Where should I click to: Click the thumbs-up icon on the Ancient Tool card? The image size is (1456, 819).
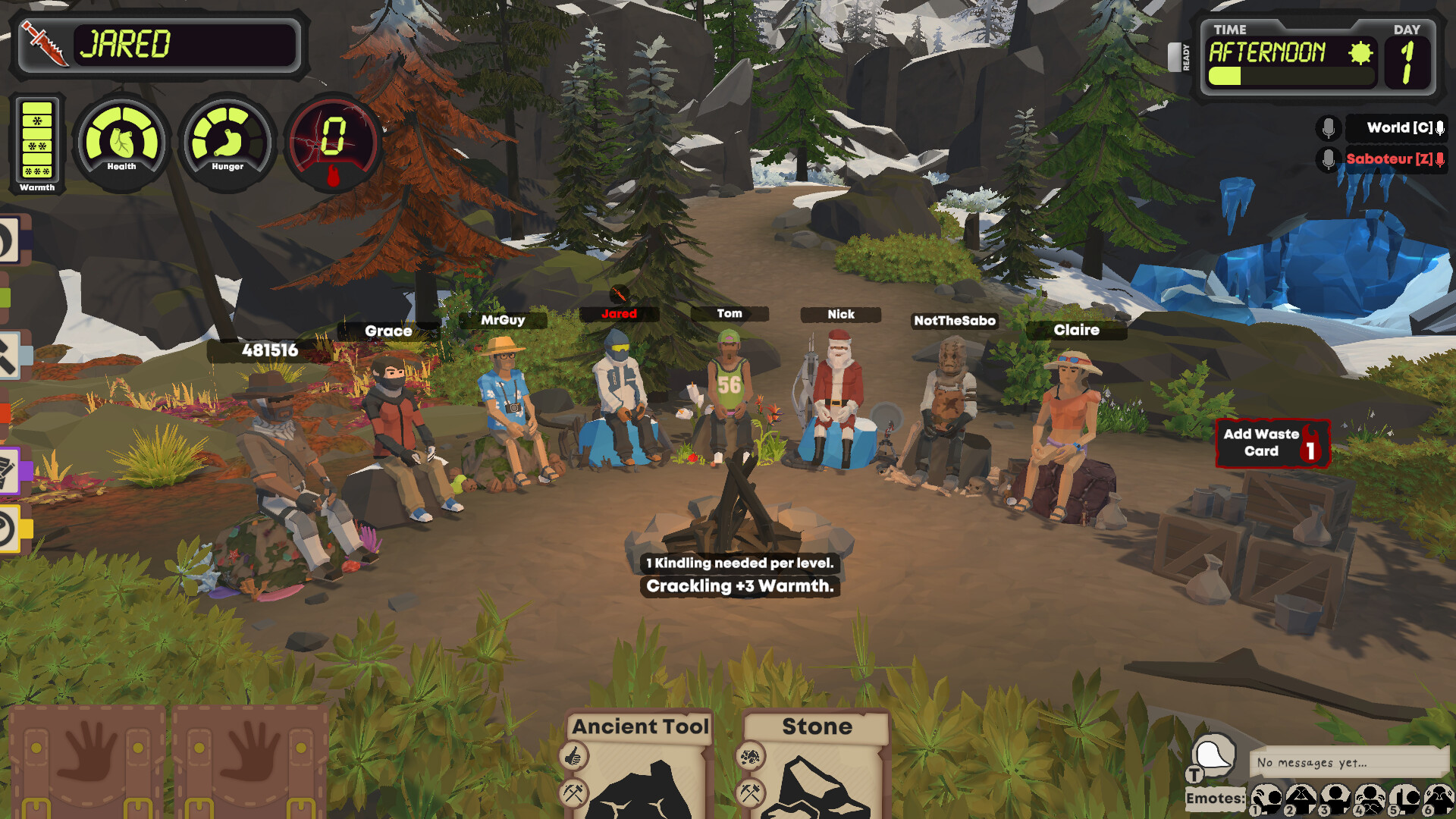pyautogui.click(x=574, y=757)
